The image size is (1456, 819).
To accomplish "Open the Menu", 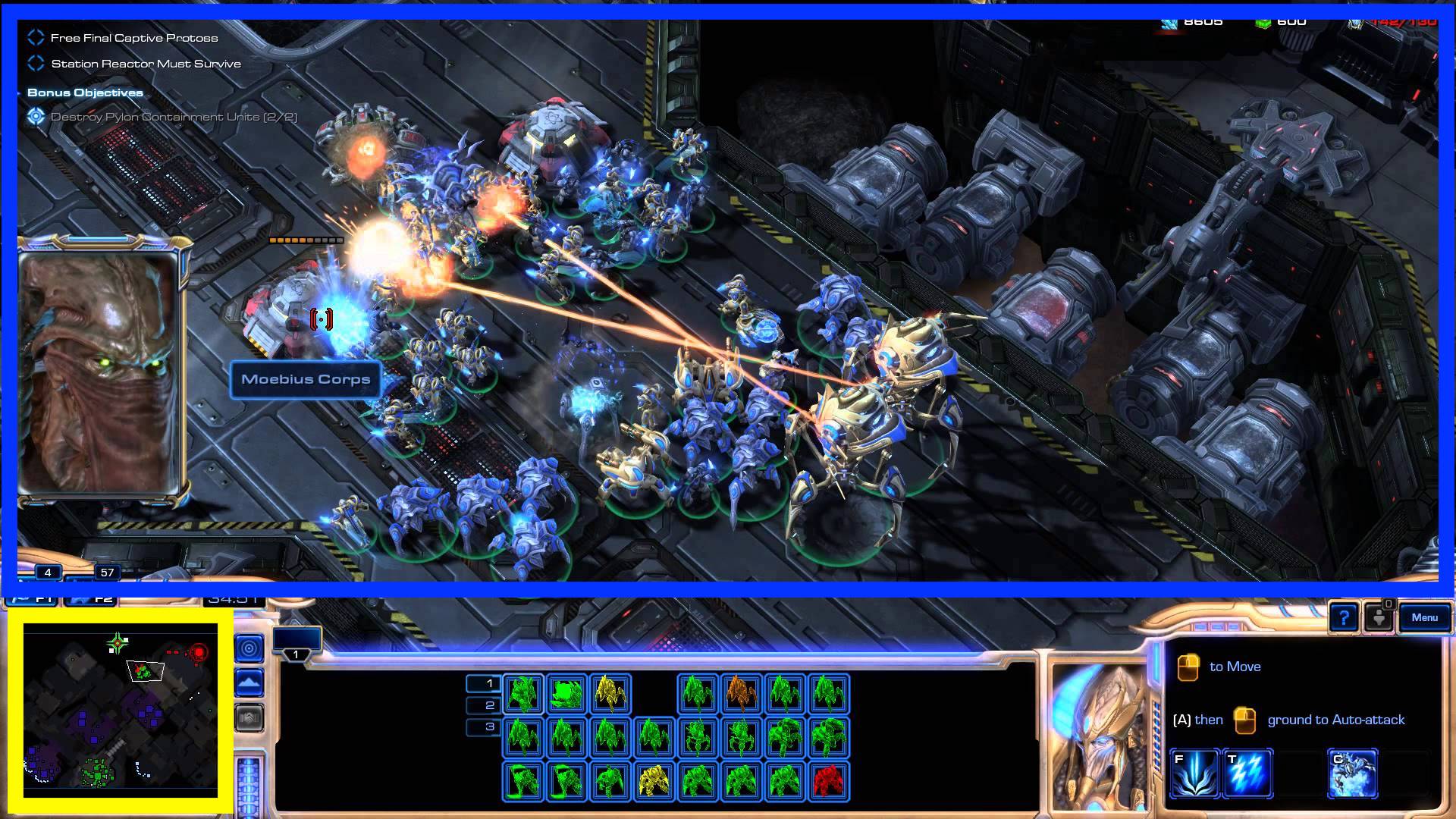I will click(x=1426, y=618).
